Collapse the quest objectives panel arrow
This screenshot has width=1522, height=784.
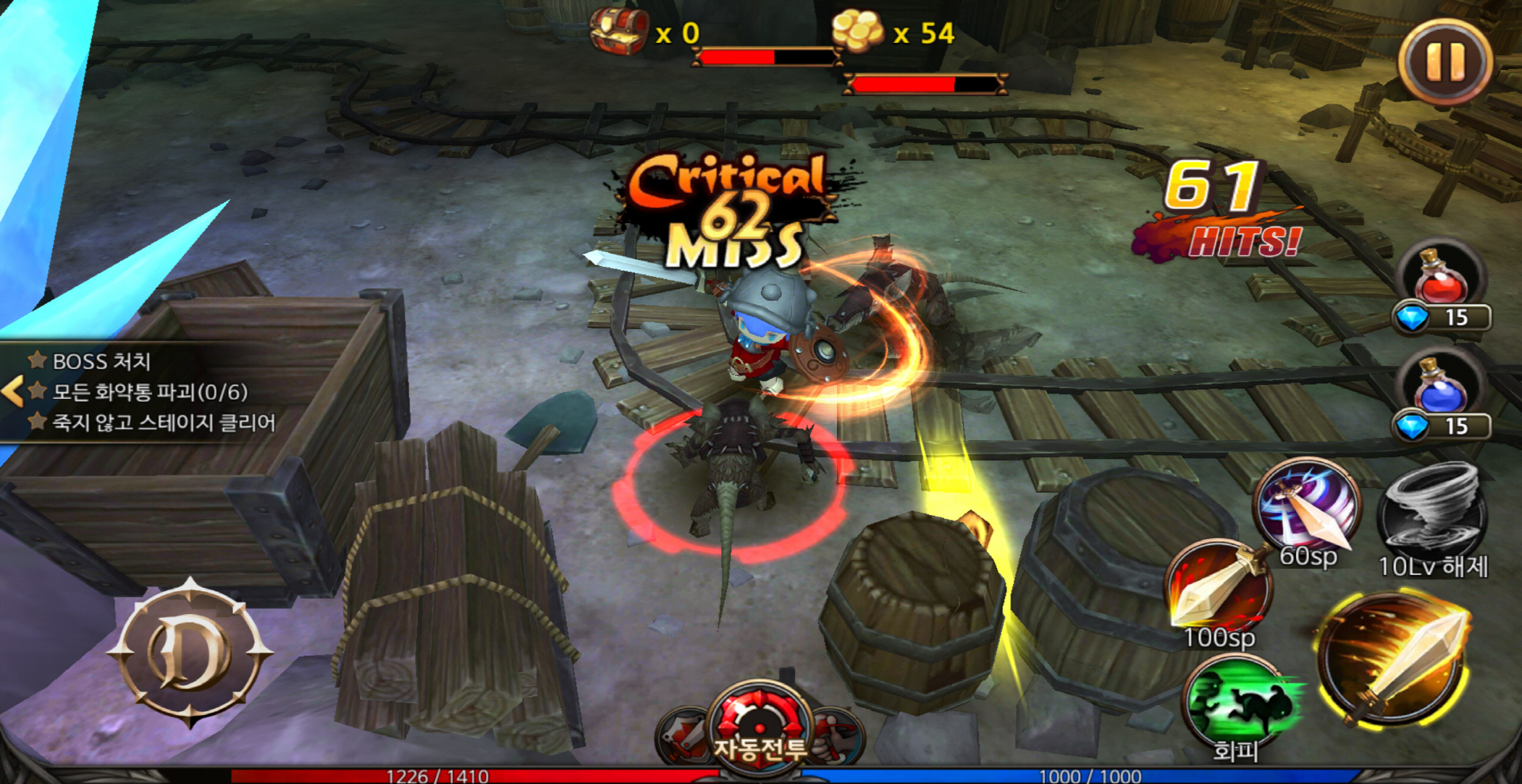pos(13,391)
